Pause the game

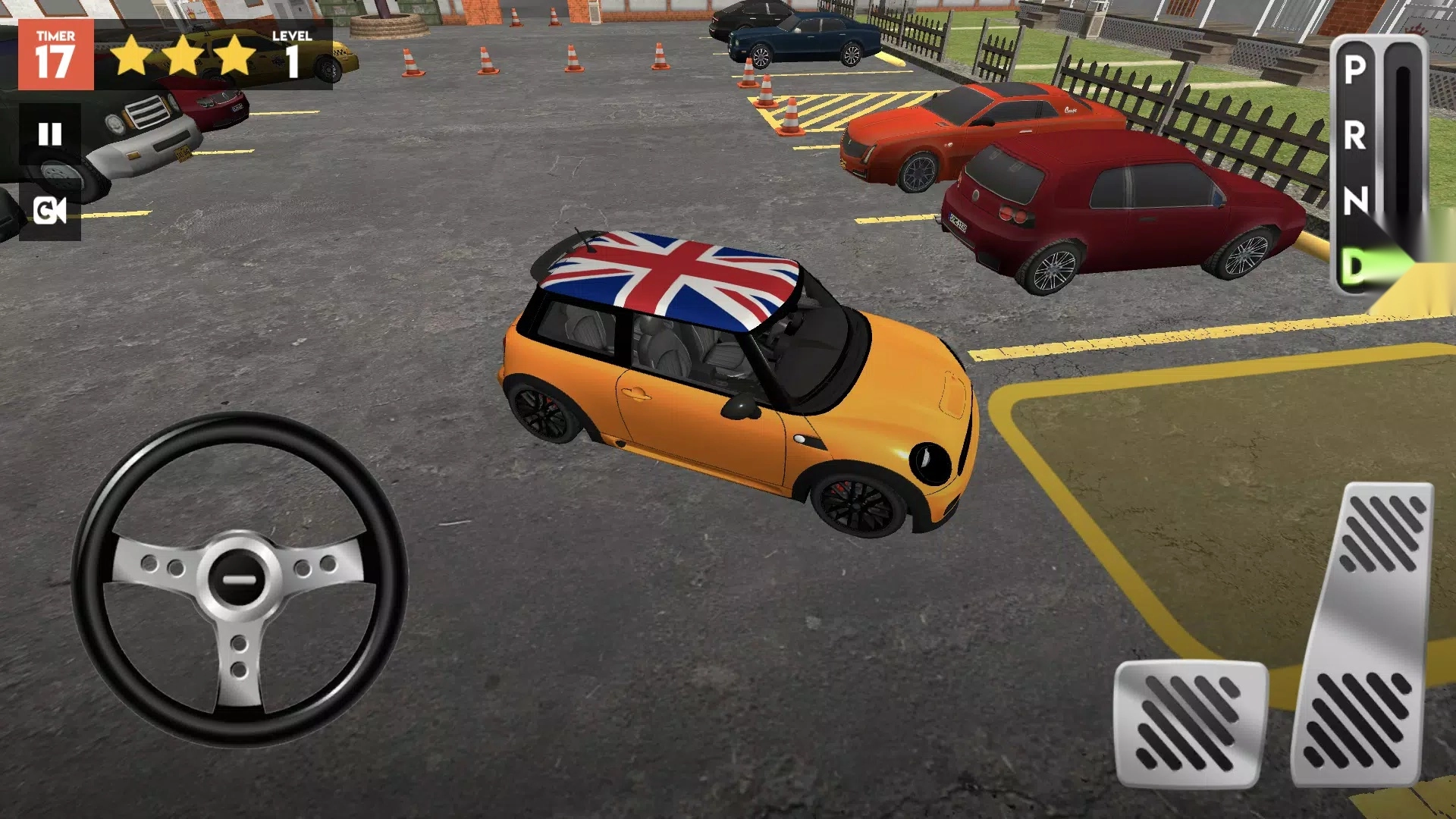coord(50,135)
